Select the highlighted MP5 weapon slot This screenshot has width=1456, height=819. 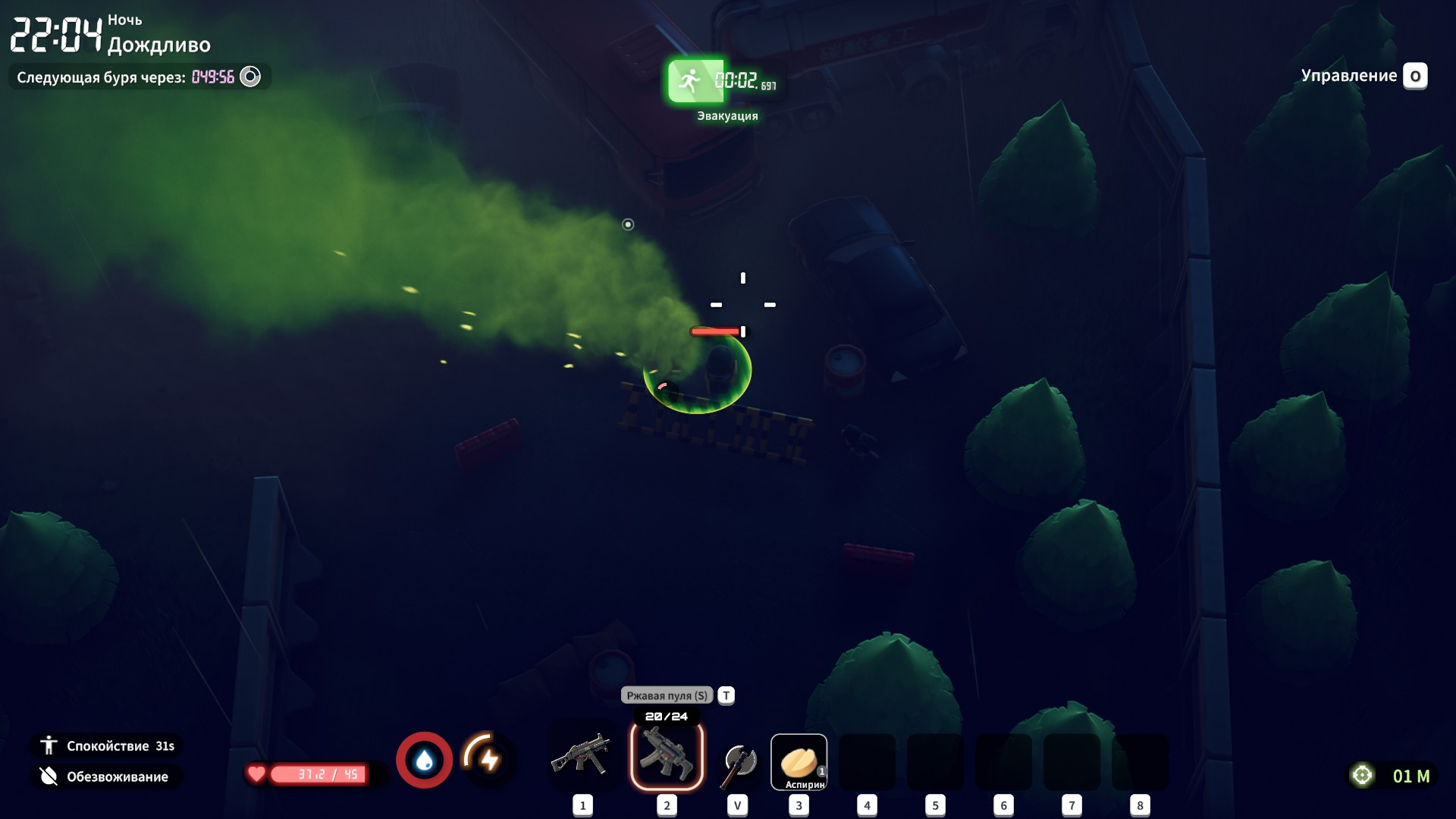pos(667,756)
